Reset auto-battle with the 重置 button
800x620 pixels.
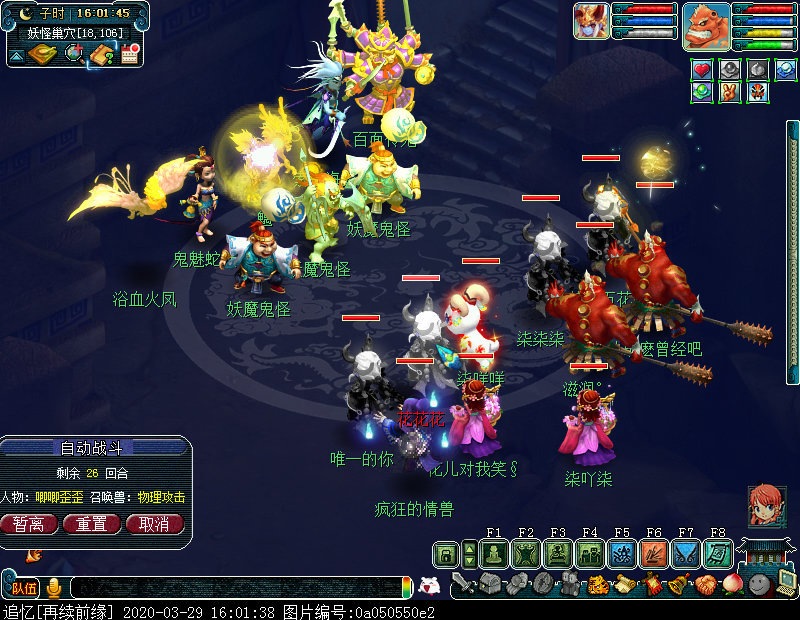92,524
